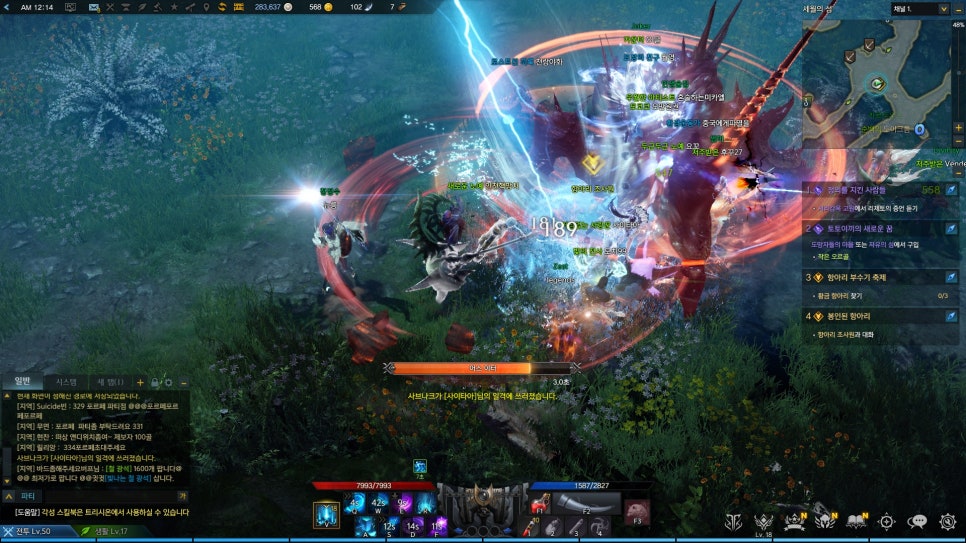Switch to the 시스템 chat tab
The image size is (966, 543).
(66, 381)
